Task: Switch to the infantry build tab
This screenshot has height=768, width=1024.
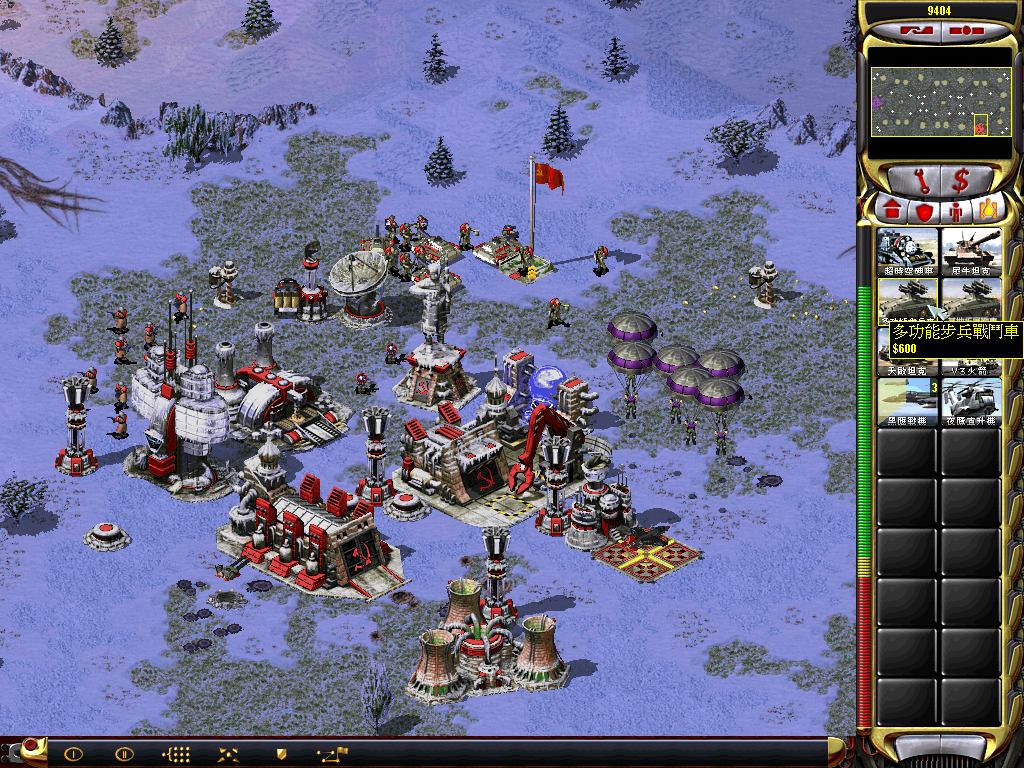Action: pos(956,211)
